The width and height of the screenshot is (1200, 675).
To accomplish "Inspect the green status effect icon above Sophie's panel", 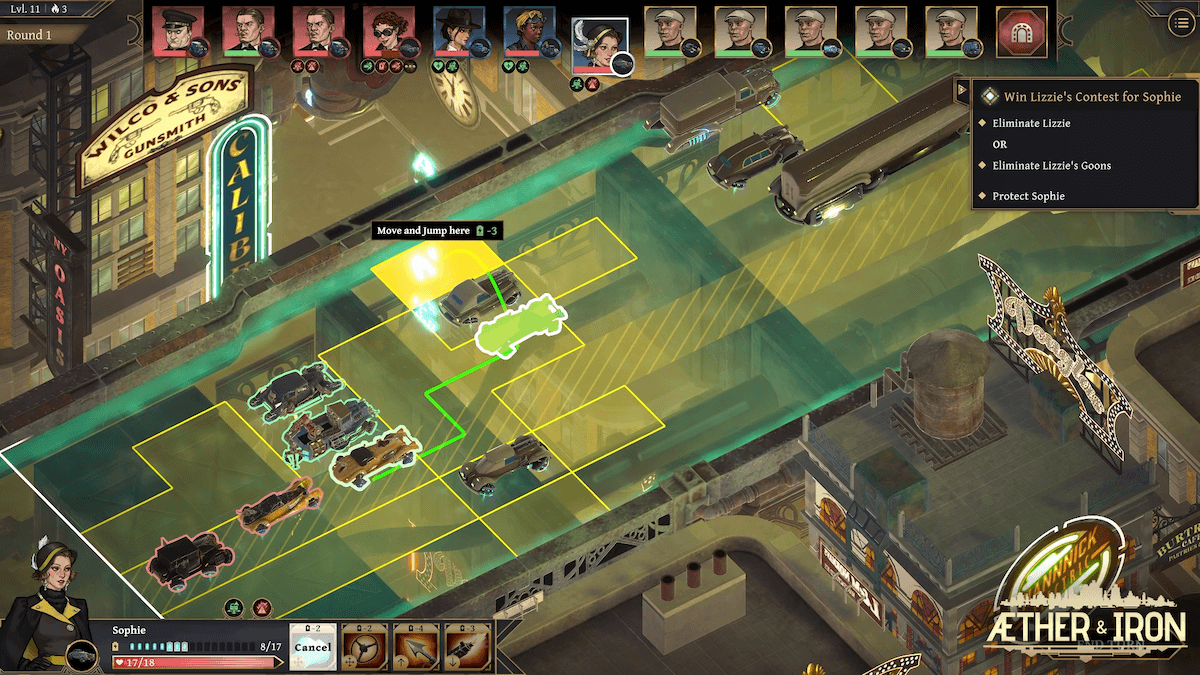I will point(234,606).
